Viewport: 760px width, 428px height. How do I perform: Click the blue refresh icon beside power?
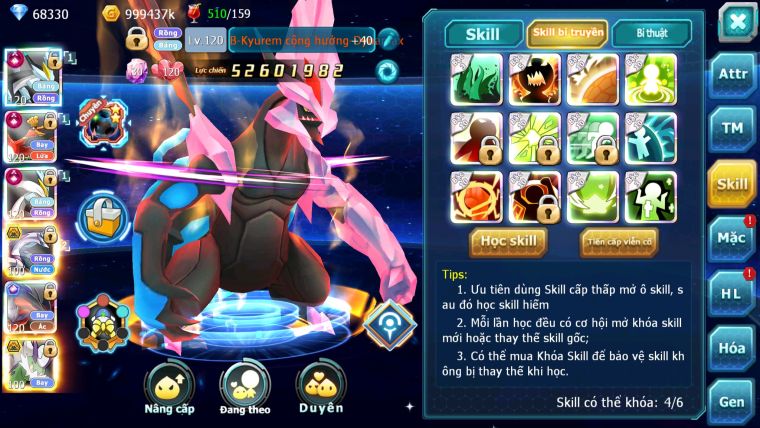pos(386,70)
